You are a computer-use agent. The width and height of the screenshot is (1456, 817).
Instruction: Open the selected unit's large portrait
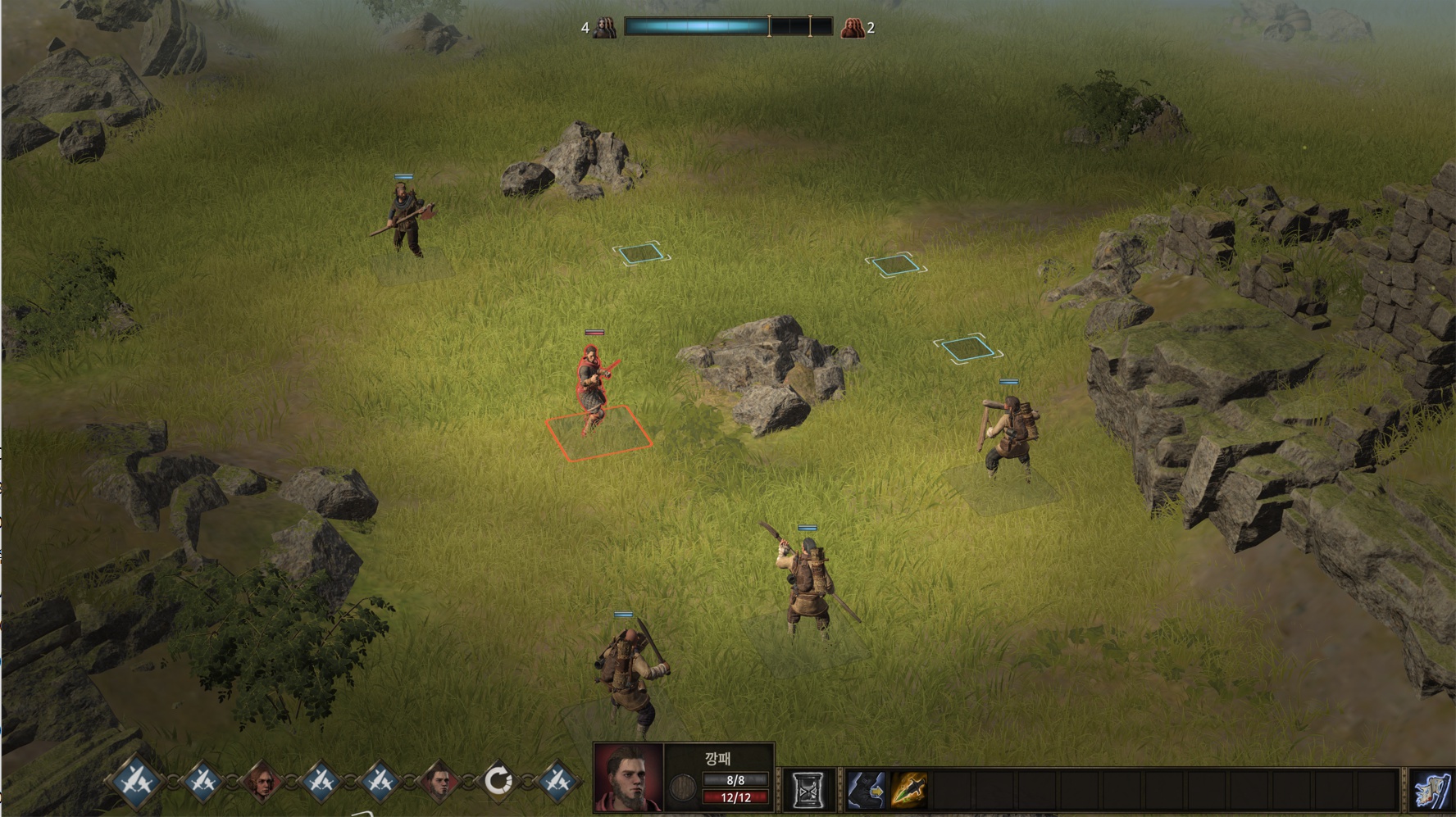(x=628, y=778)
